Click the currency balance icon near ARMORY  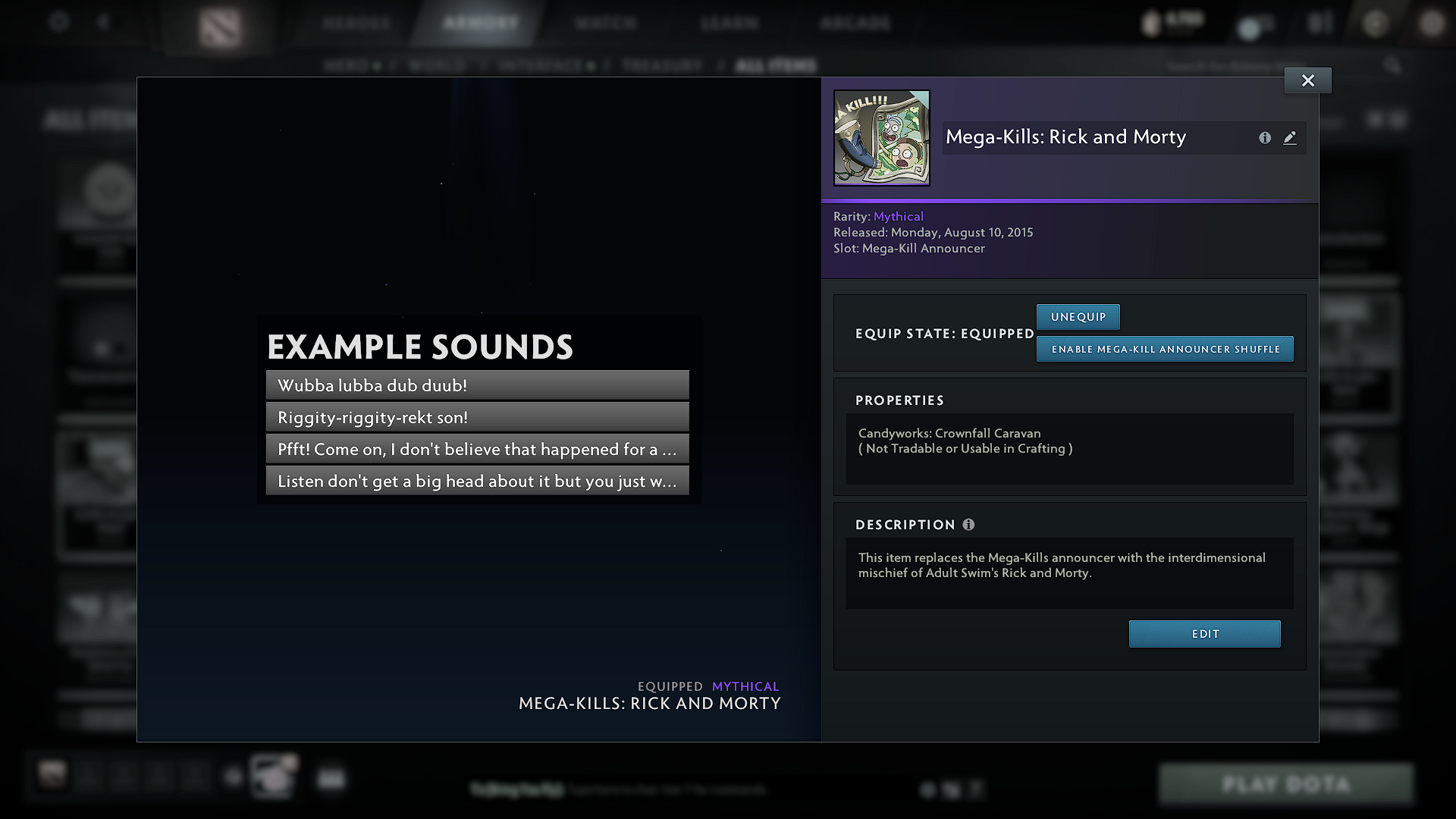pyautogui.click(x=1151, y=23)
